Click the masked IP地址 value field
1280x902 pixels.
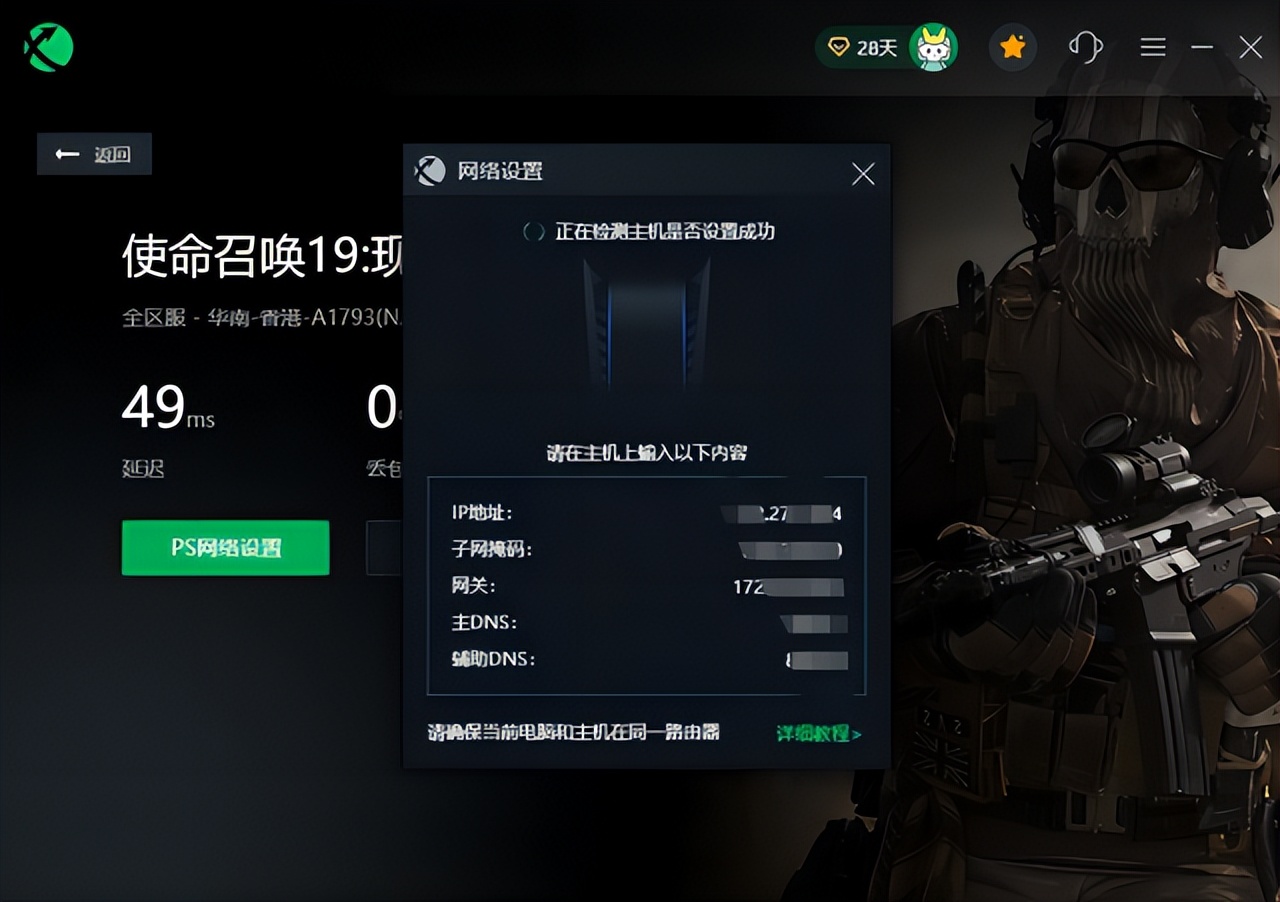pyautogui.click(x=780, y=513)
